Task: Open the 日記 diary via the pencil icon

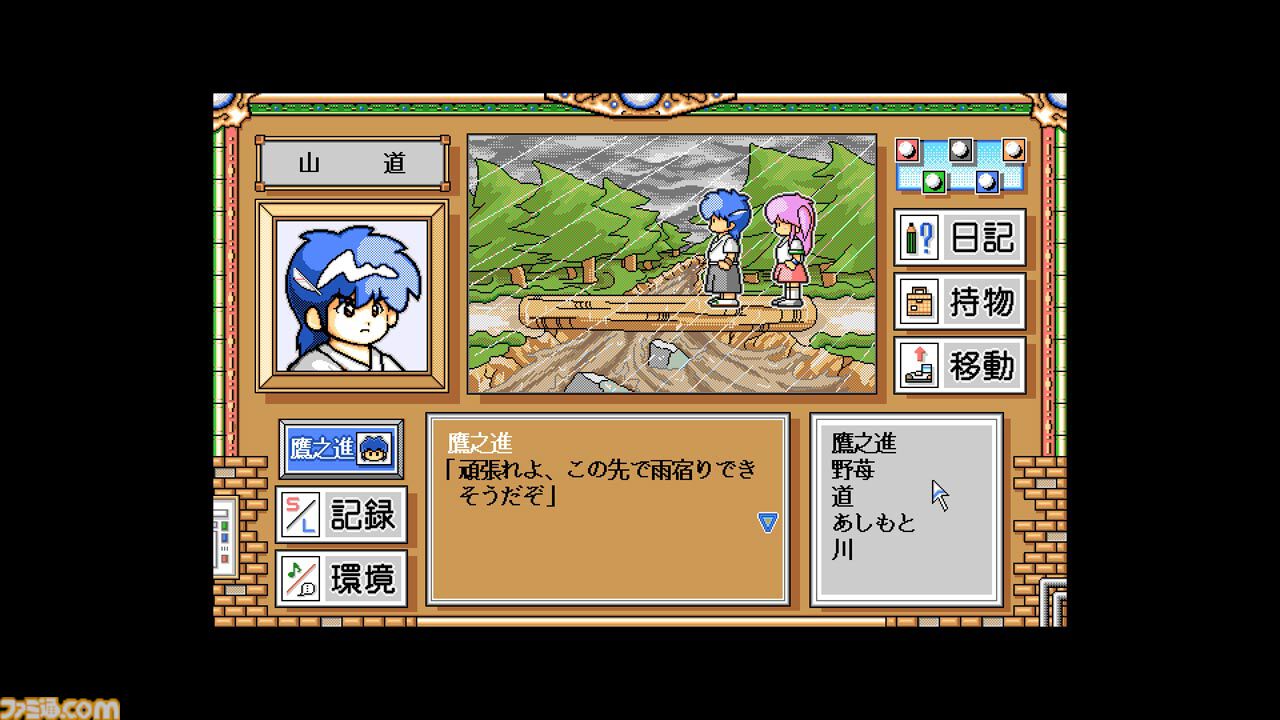Action: click(958, 238)
